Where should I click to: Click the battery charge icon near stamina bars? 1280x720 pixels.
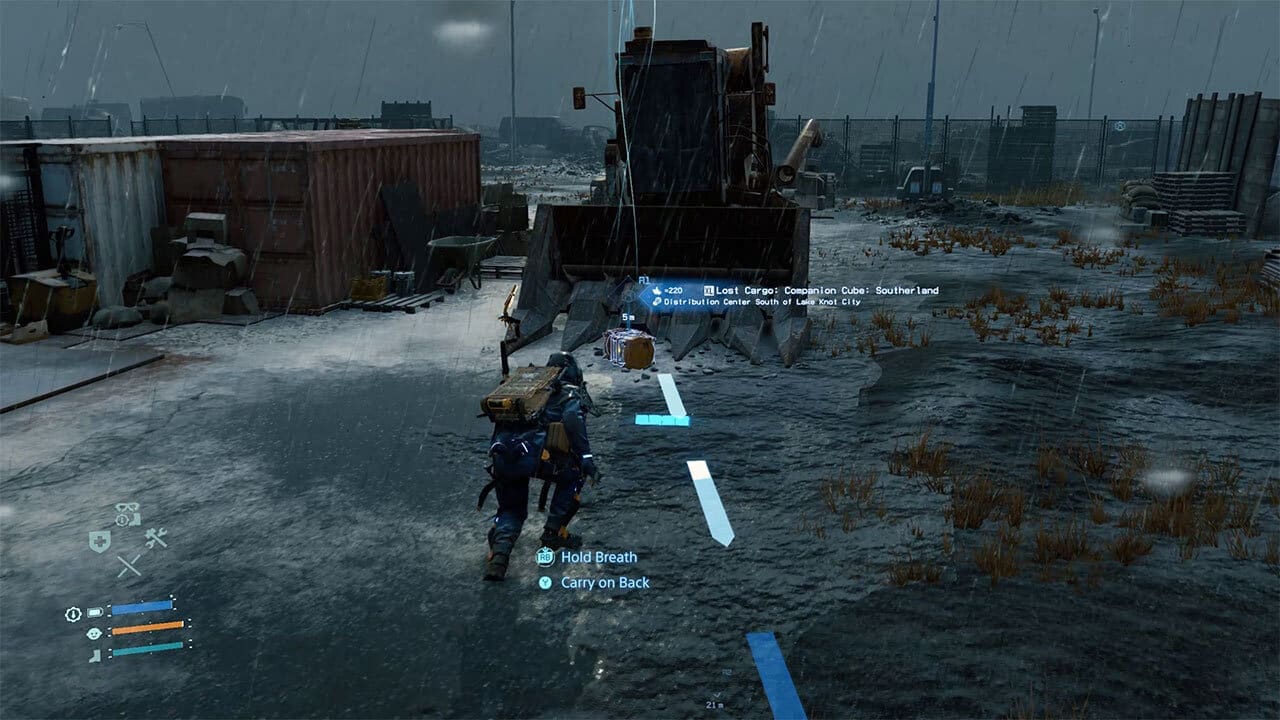click(94, 612)
